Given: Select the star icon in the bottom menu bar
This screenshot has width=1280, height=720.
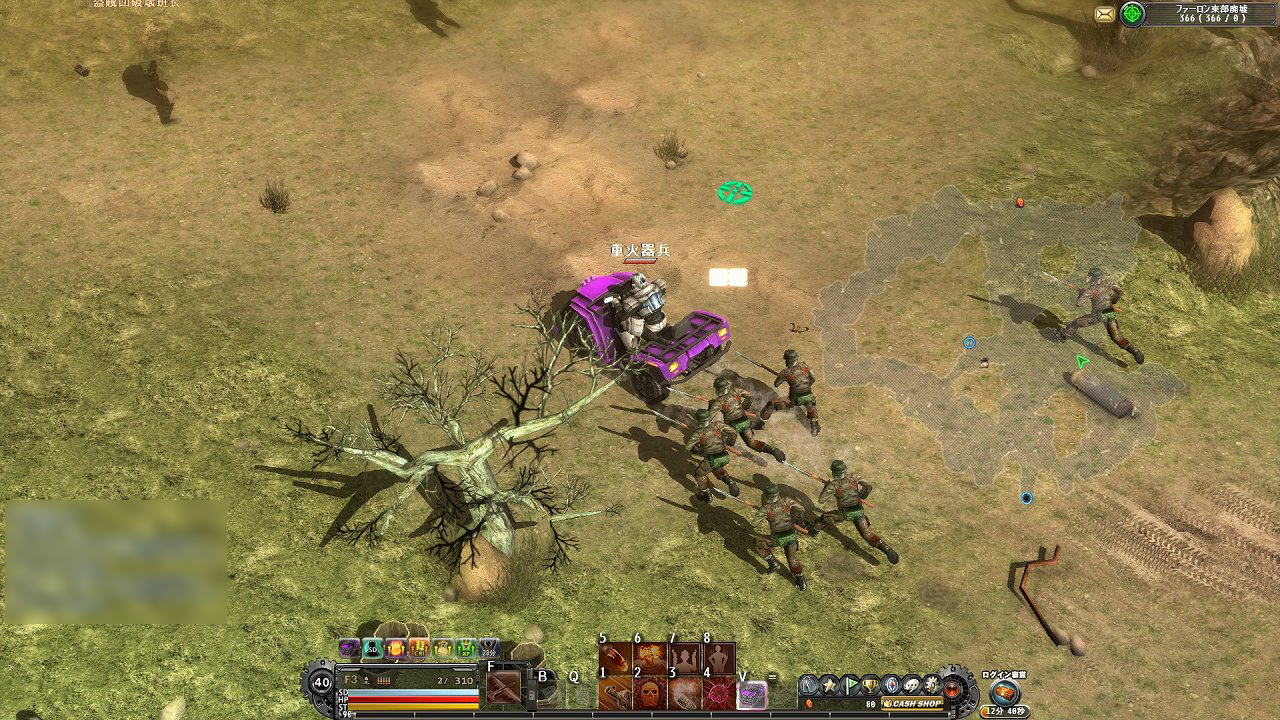Looking at the screenshot, I should tap(830, 684).
